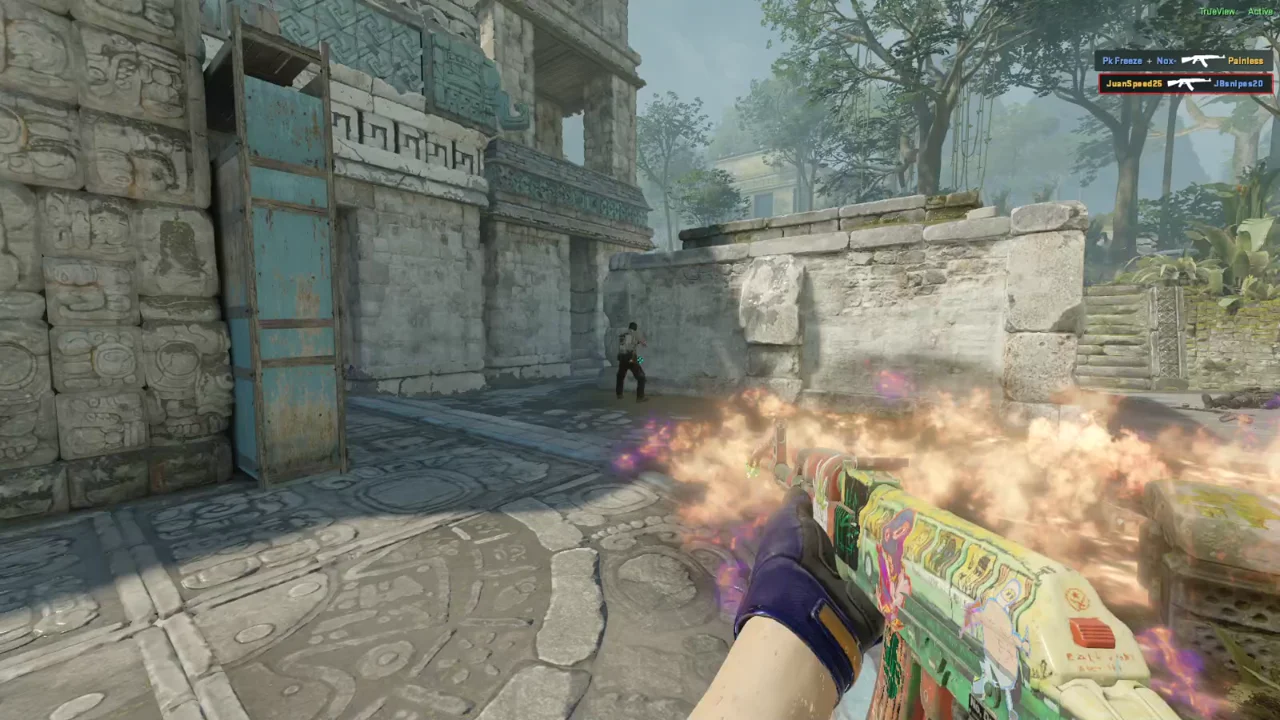Image resolution: width=1280 pixels, height=720 pixels.
Task: Click the green Active status indicator
Action: tap(1260, 12)
